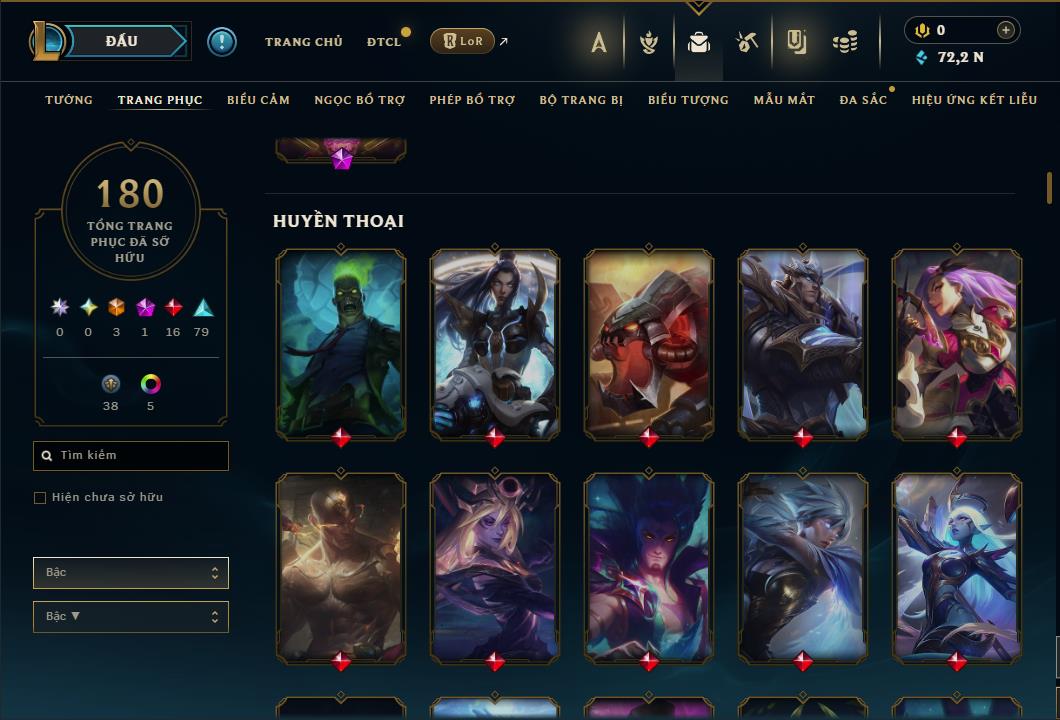Screen dimensions: 1060x720
Task: Open the ĐTCL menu entry
Action: [x=383, y=42]
